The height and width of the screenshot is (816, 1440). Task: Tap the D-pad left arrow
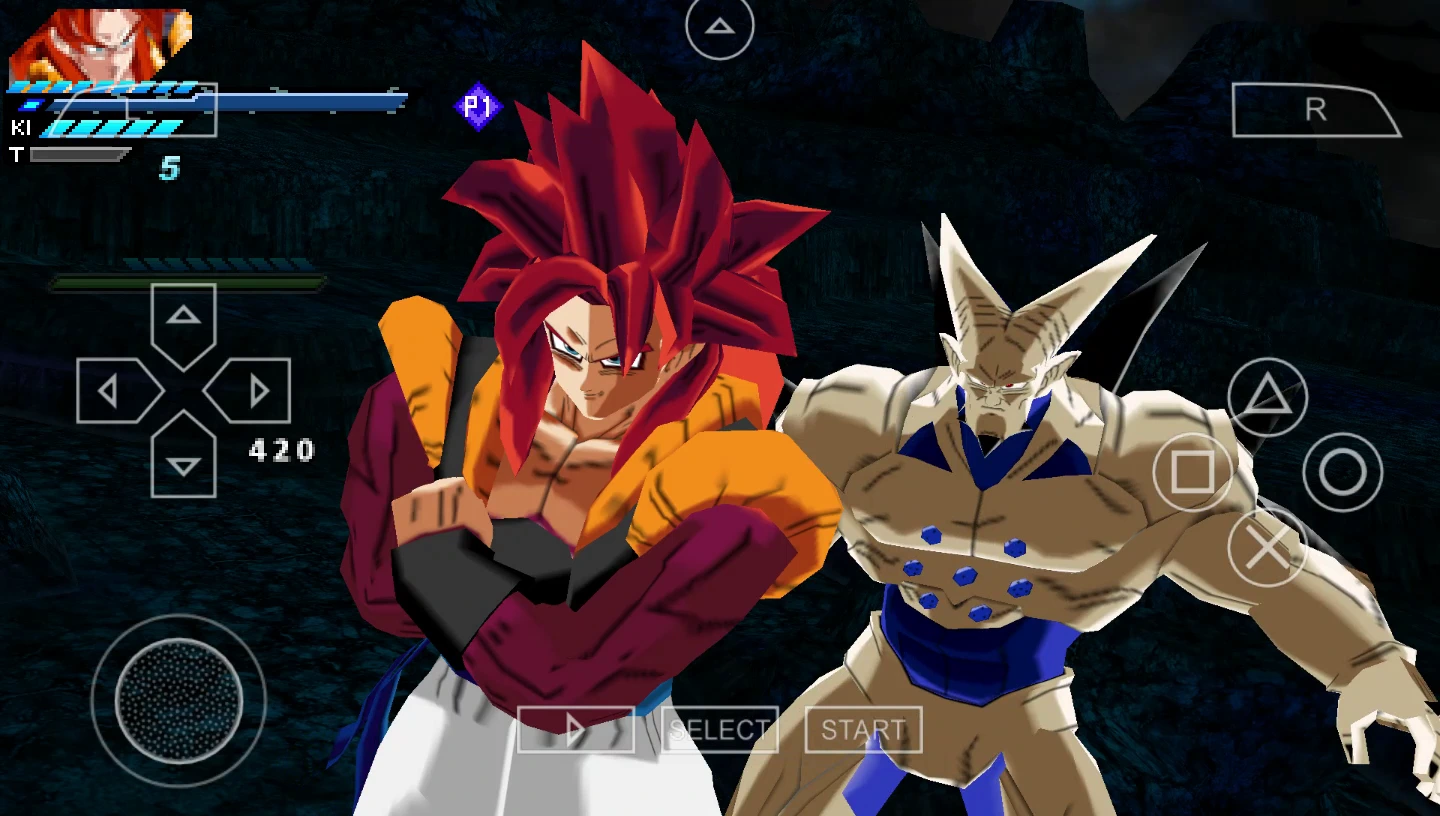click(x=115, y=390)
